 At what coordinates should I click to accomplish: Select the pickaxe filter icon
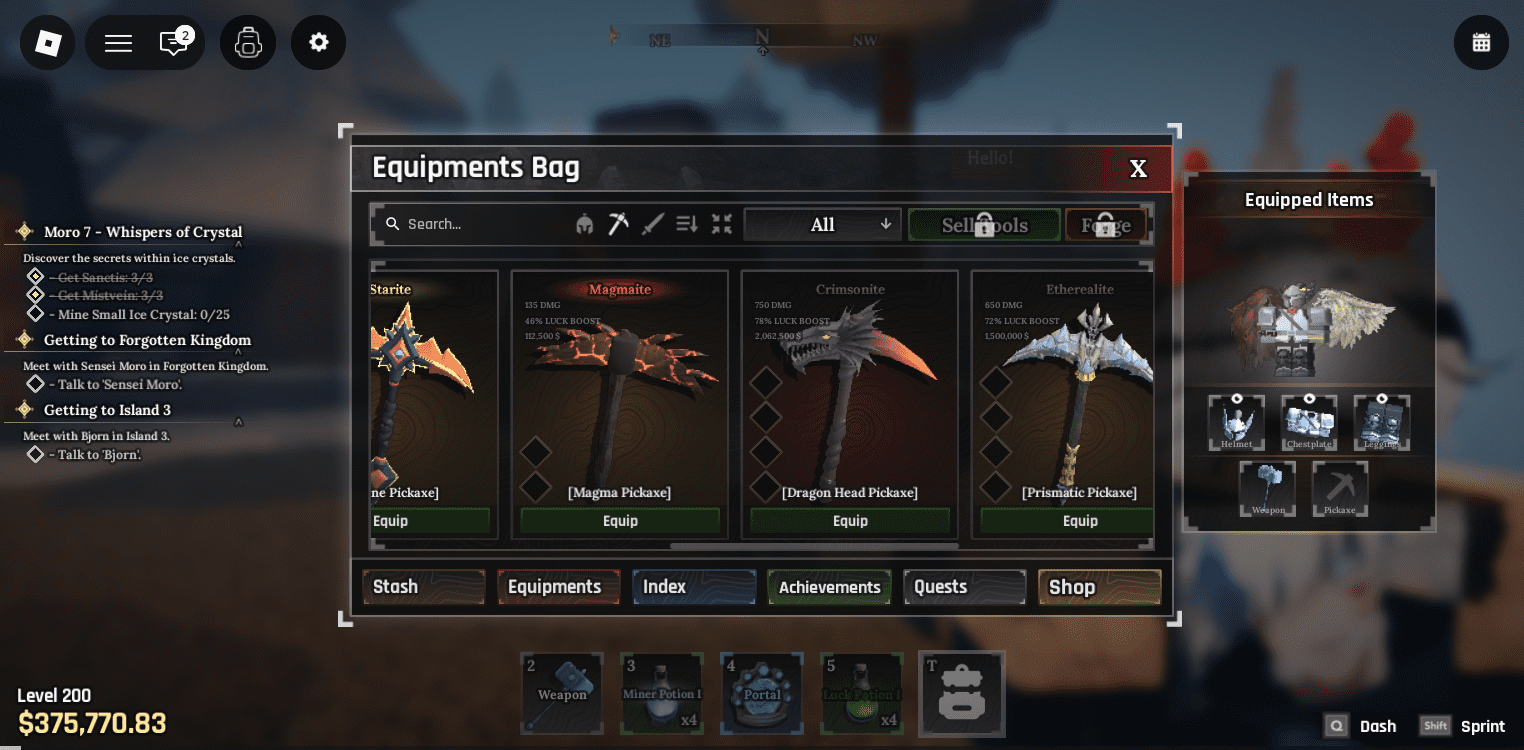pyautogui.click(x=619, y=222)
